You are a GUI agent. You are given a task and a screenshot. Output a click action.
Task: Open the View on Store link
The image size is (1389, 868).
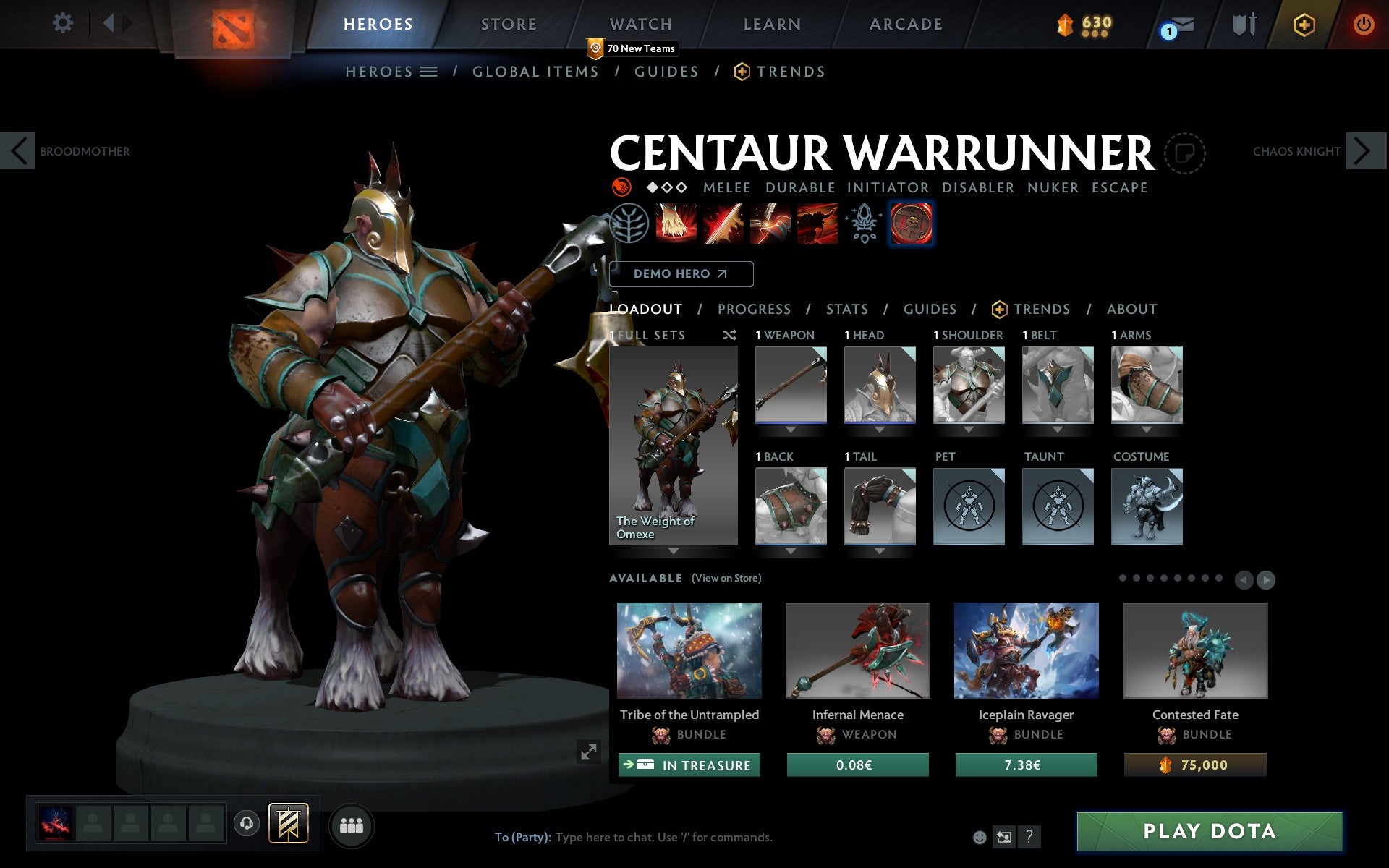pyautogui.click(x=726, y=578)
